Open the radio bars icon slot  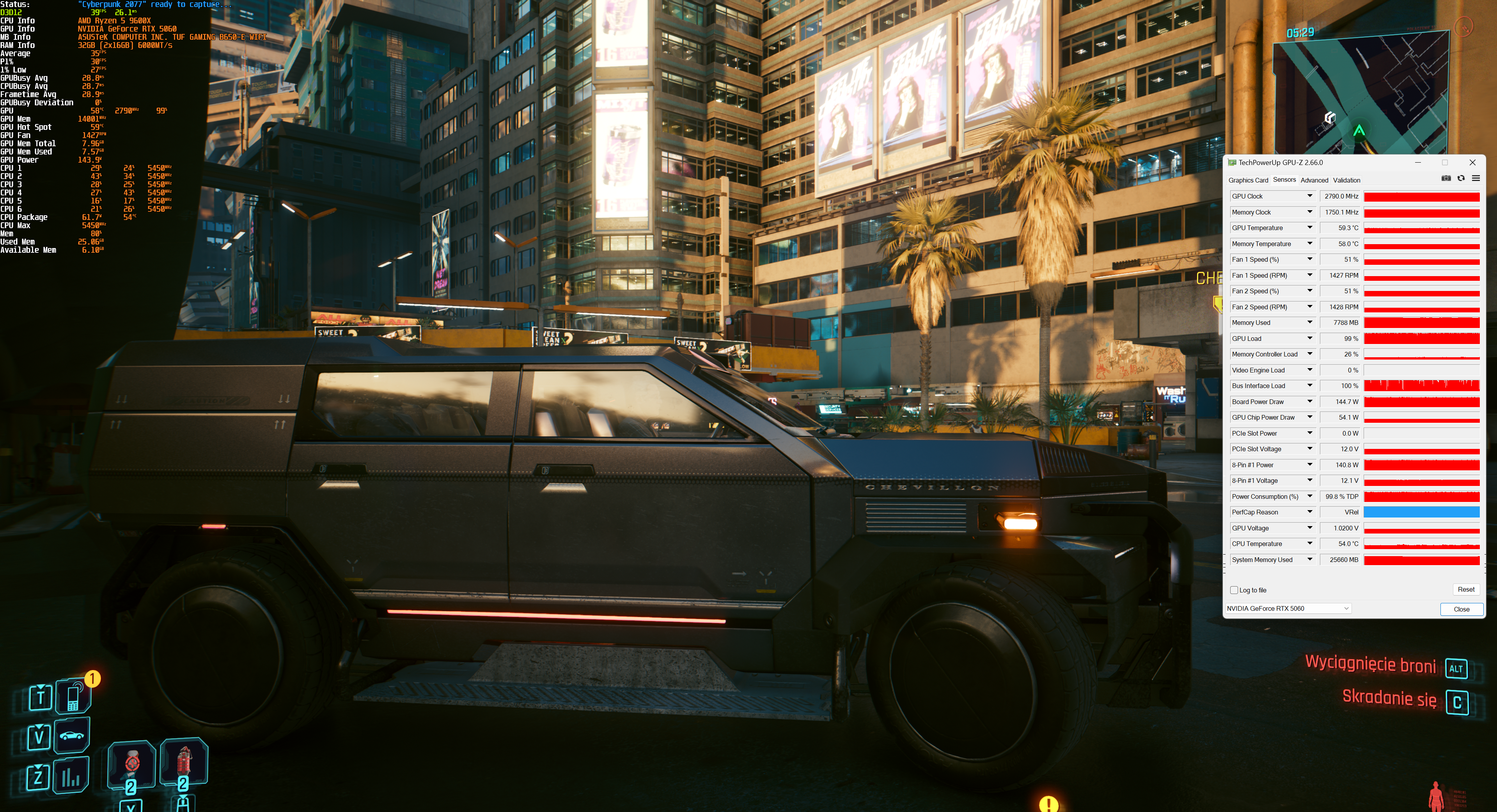[x=71, y=776]
